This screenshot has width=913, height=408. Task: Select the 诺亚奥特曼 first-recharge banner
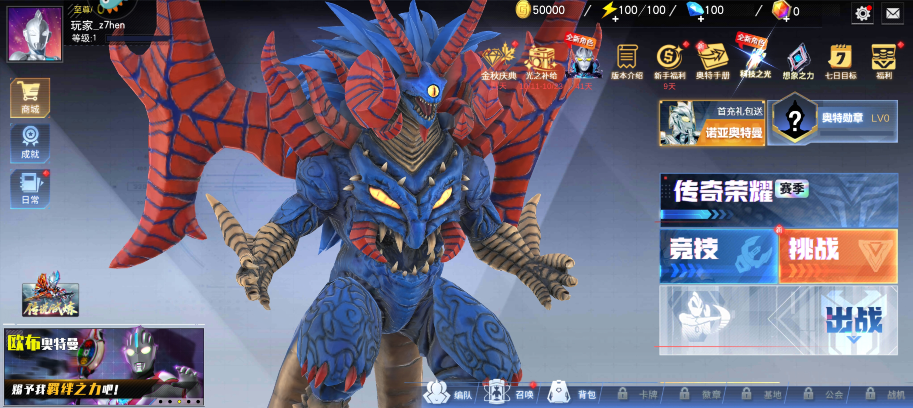712,123
